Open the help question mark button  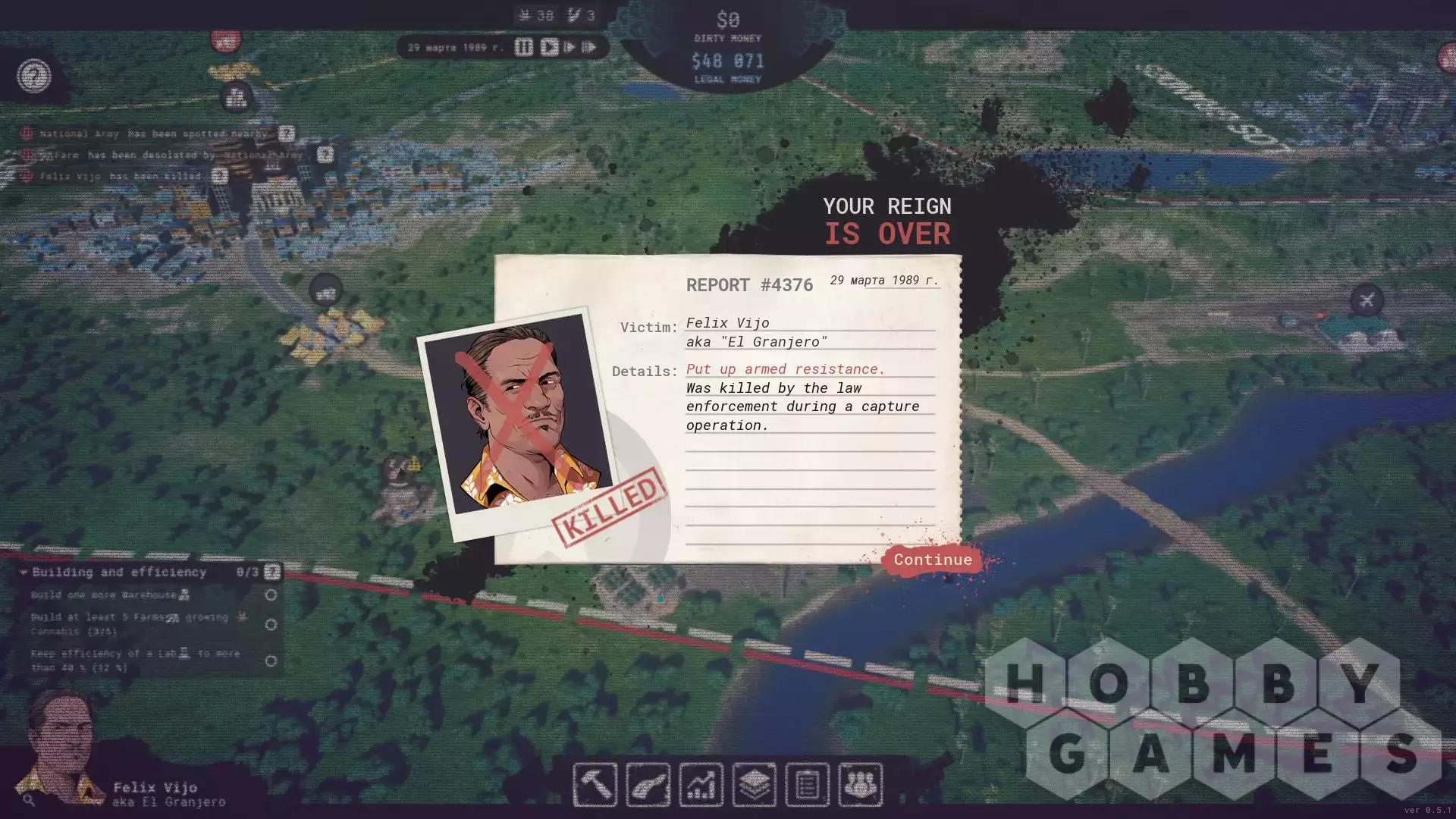(x=34, y=76)
